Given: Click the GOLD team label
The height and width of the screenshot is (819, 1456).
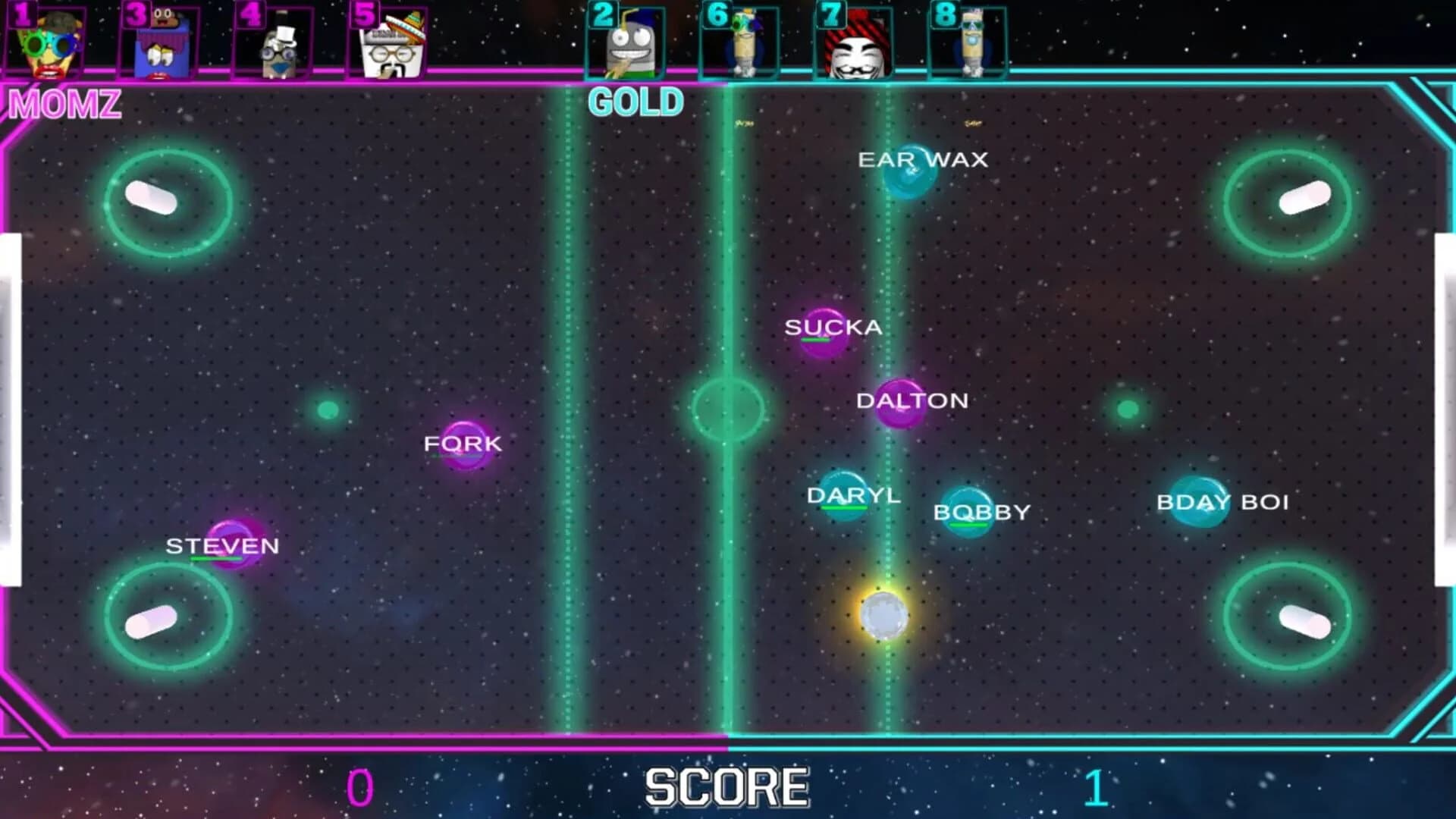Looking at the screenshot, I should pyautogui.click(x=635, y=99).
